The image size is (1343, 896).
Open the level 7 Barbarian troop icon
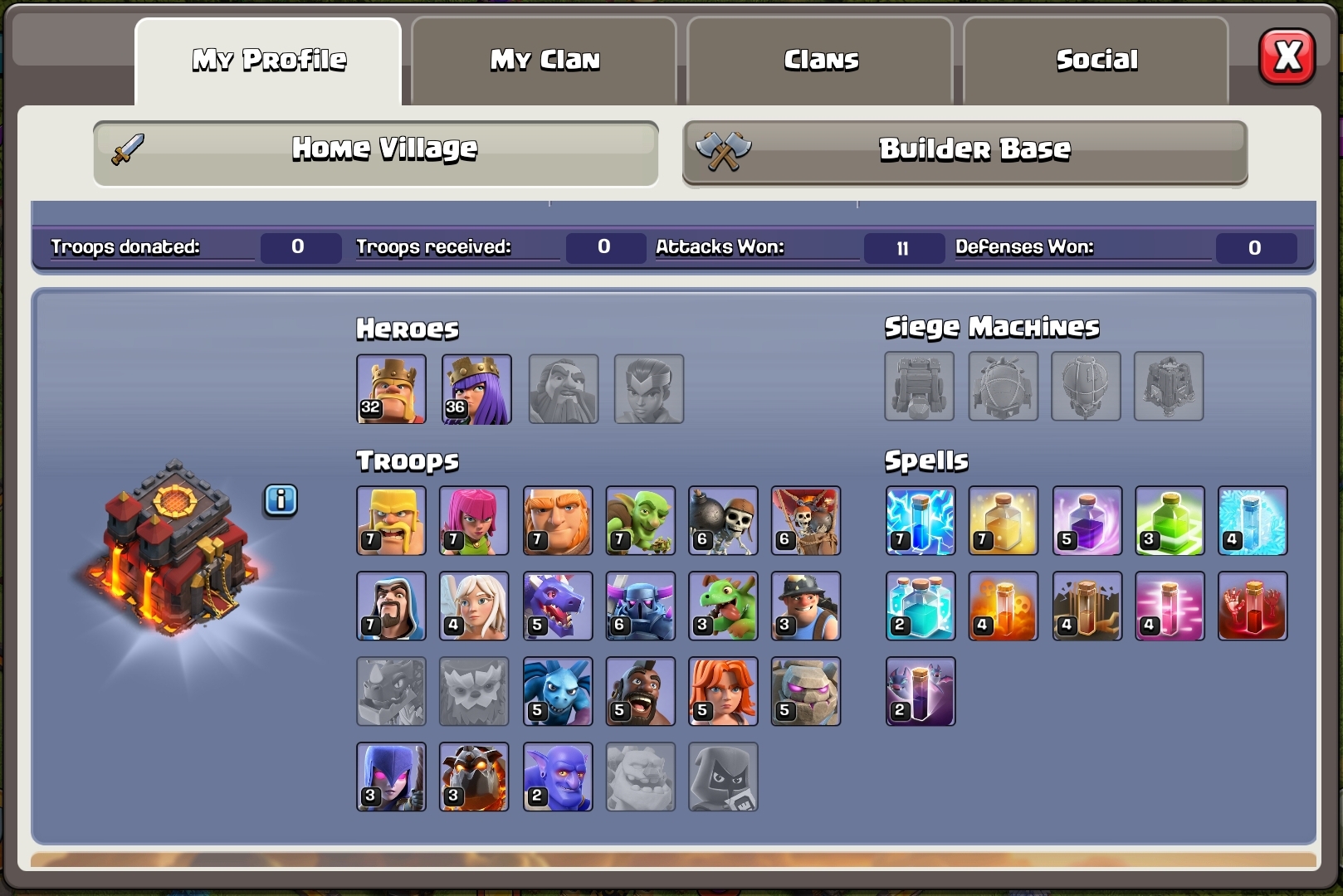coord(391,521)
